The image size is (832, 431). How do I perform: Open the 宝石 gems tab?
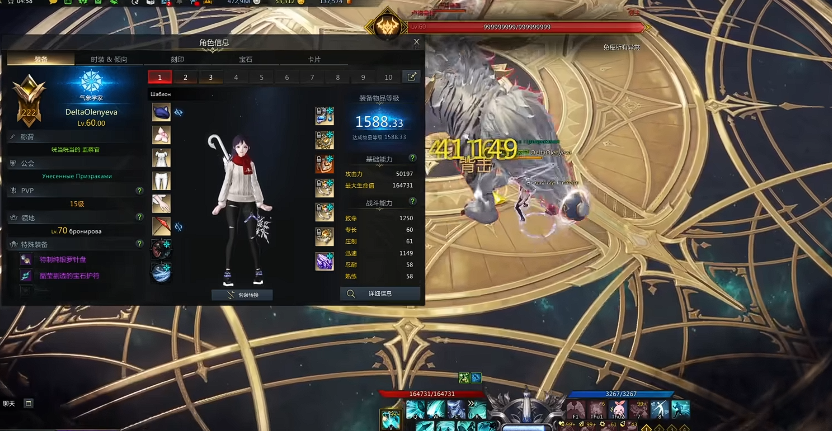click(x=246, y=59)
